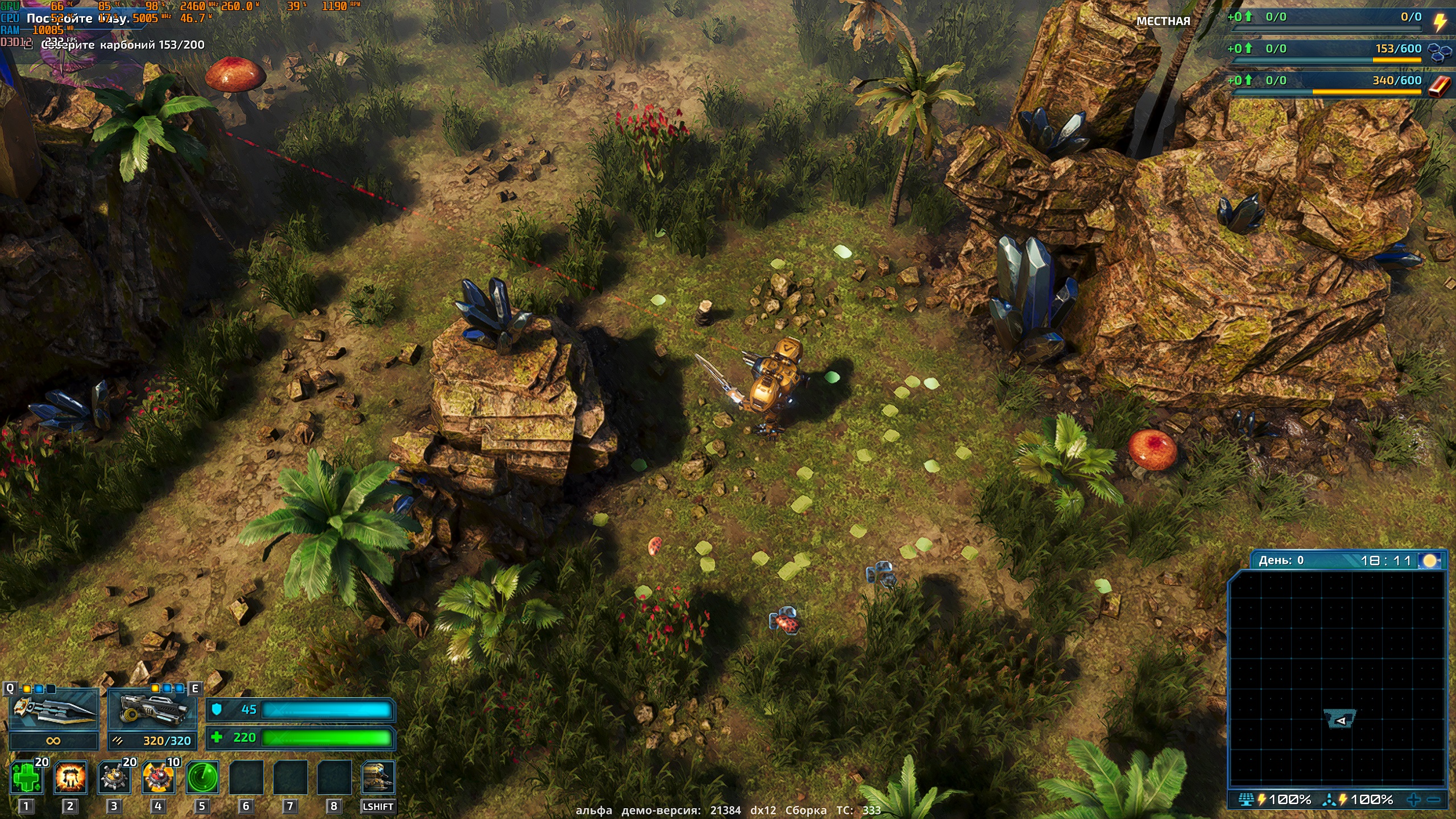This screenshot has width=1456, height=819.
Task: Select the grey spiked mine item
Action: tap(114, 778)
